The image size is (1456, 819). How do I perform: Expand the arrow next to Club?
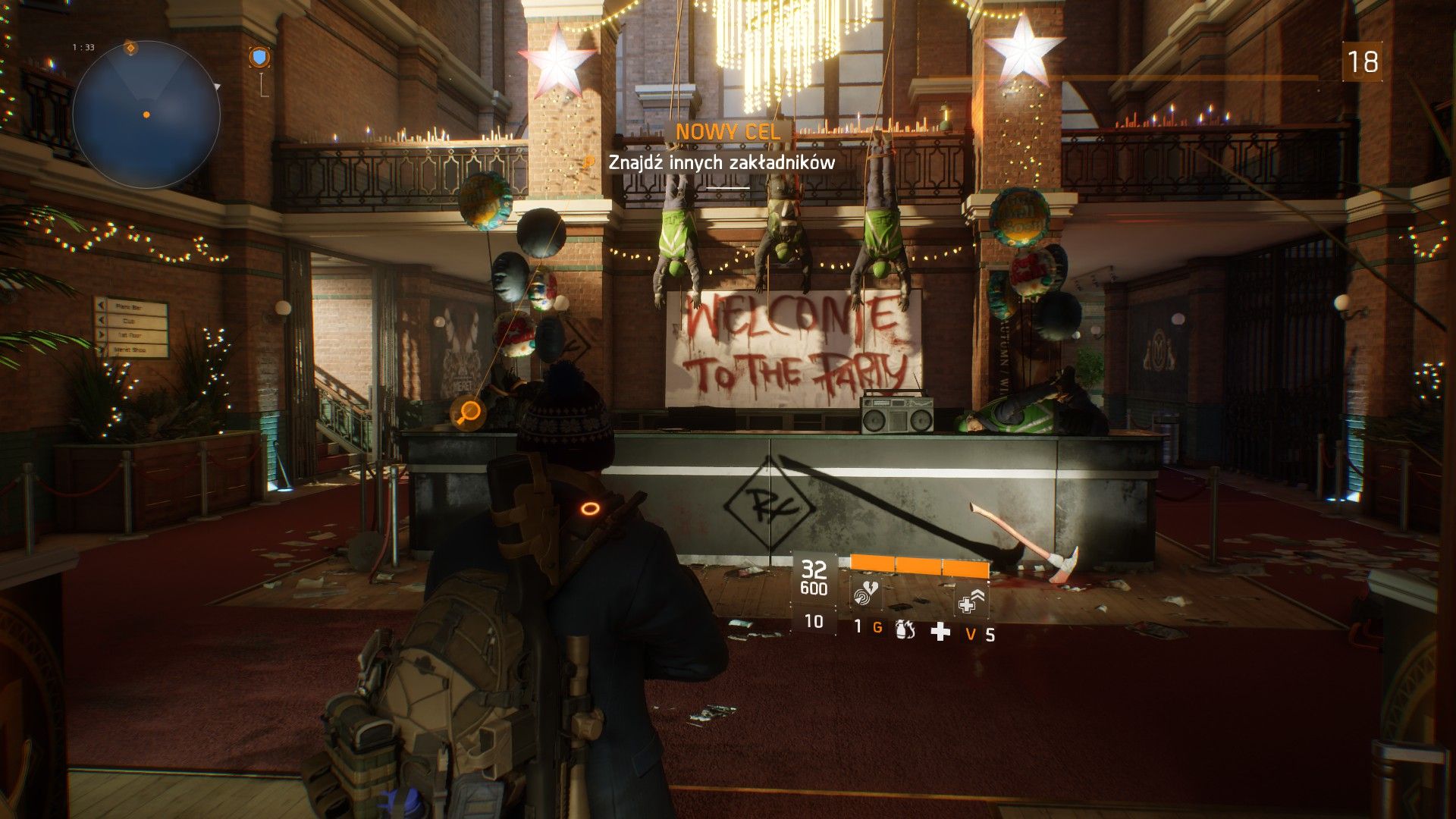pos(102,320)
